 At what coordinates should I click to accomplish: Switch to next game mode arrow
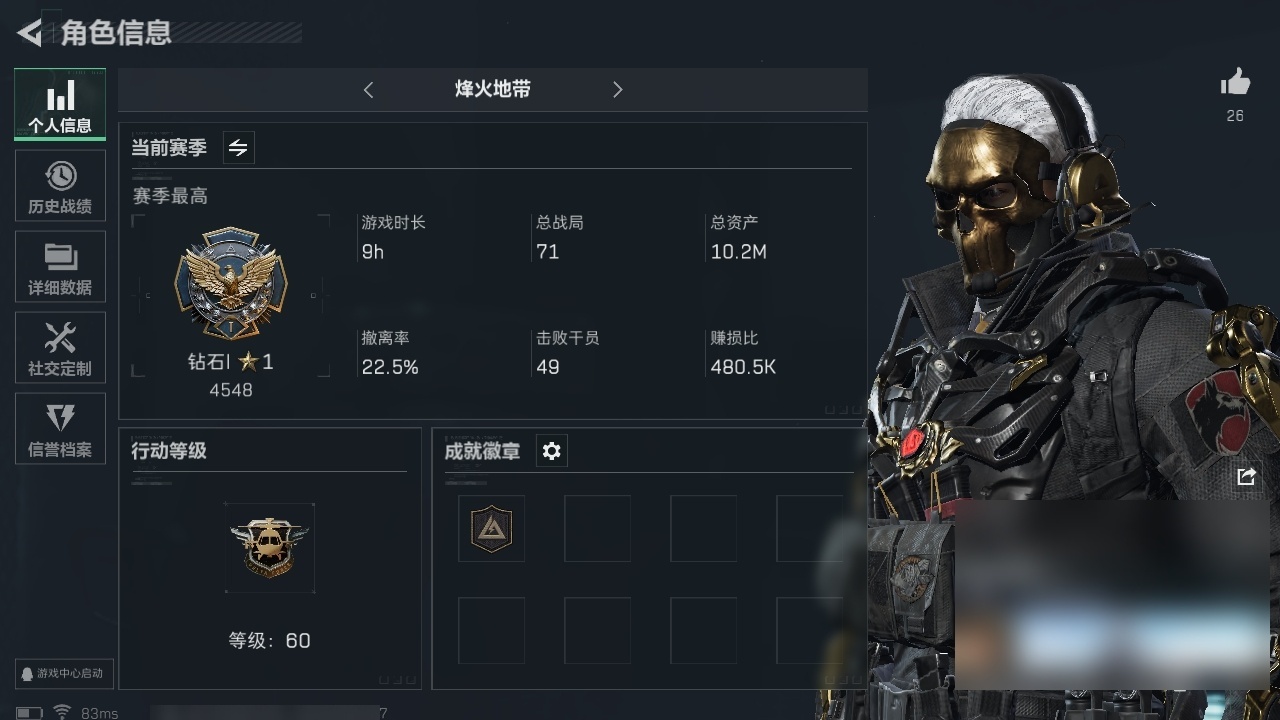coord(617,90)
